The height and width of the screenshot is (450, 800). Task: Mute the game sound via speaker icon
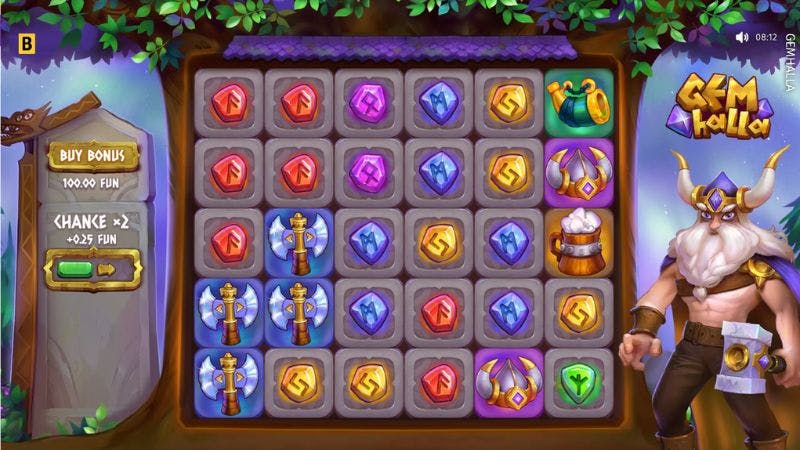[x=742, y=37]
